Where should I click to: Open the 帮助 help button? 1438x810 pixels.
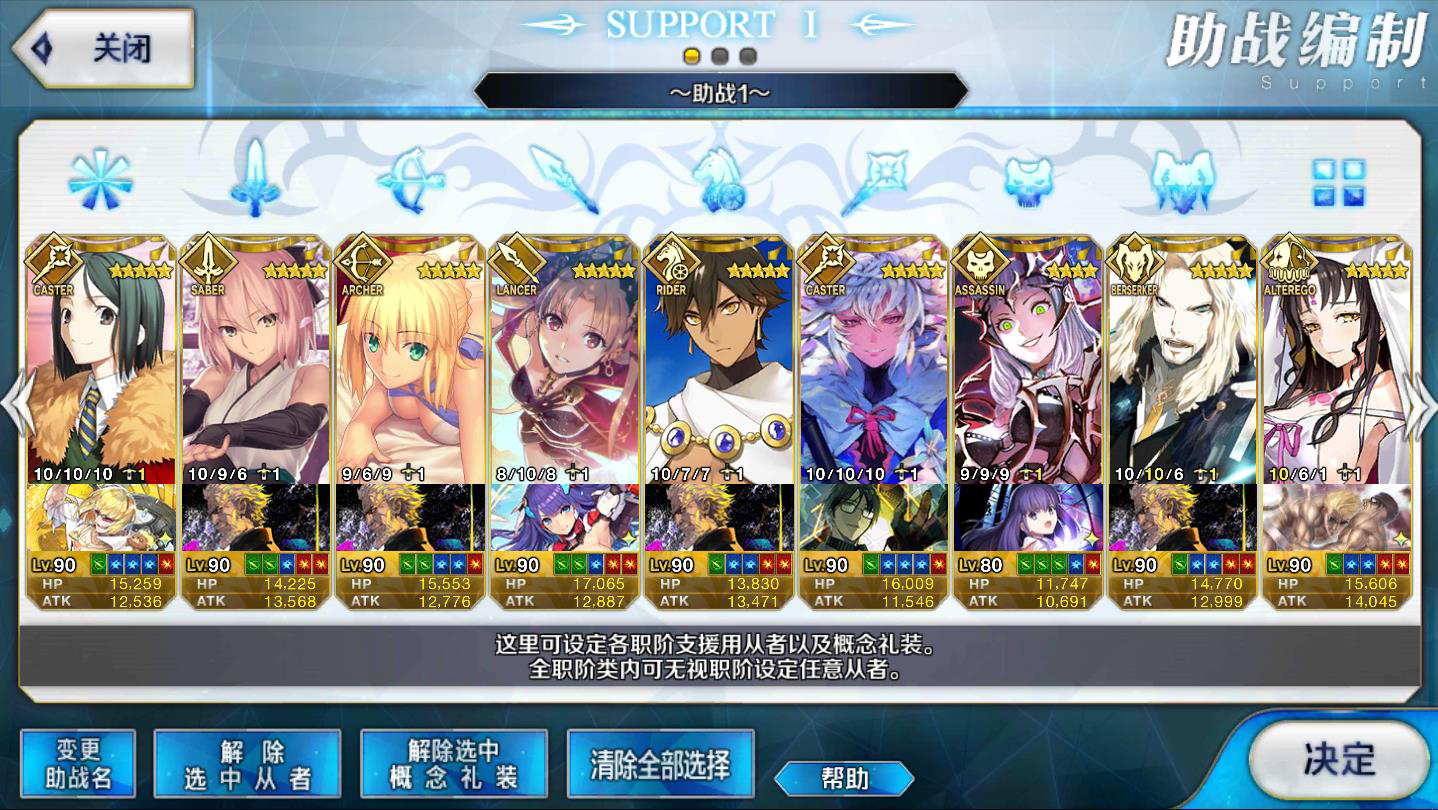[844, 778]
